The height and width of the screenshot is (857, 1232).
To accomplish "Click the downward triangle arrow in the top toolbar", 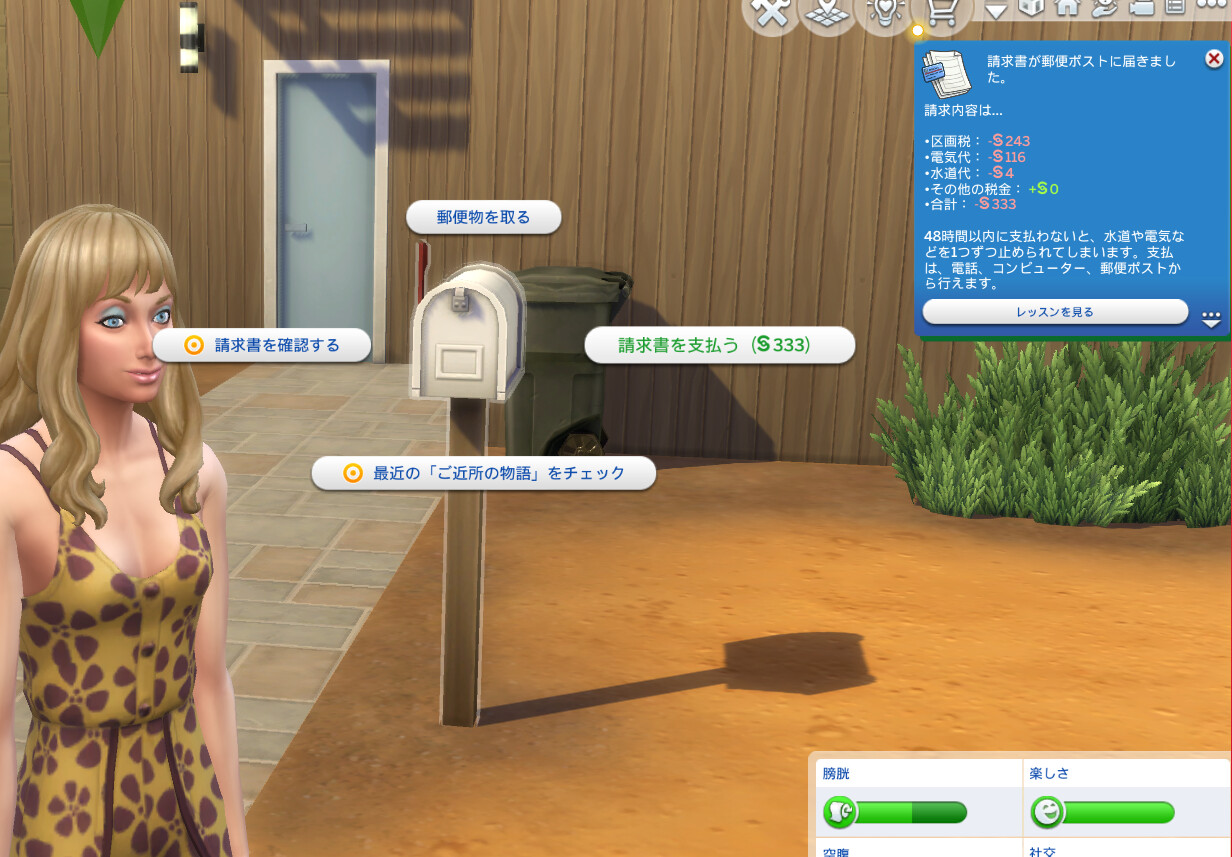I will click(x=996, y=10).
